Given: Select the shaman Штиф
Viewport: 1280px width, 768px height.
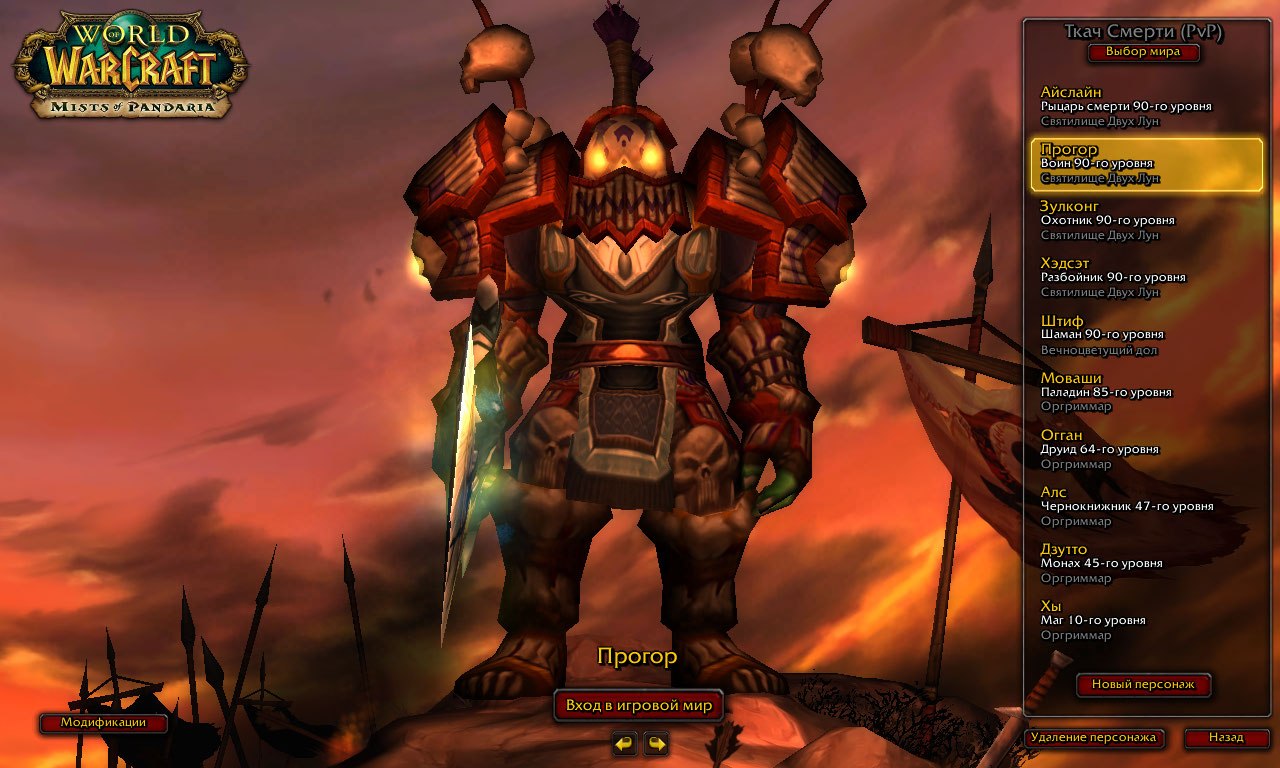Looking at the screenshot, I should [x=1140, y=334].
